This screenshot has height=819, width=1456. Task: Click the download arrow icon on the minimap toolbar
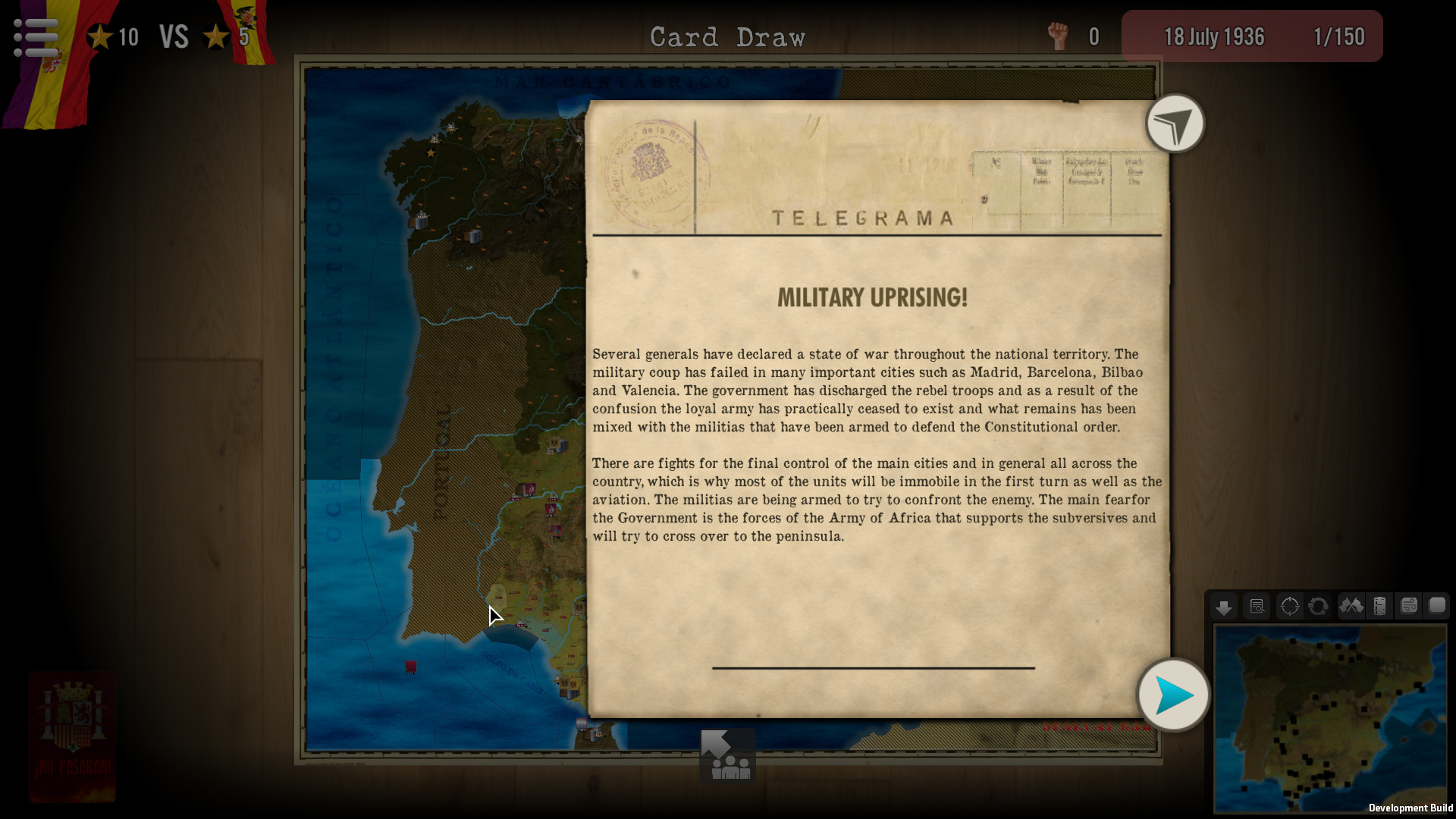[1224, 607]
